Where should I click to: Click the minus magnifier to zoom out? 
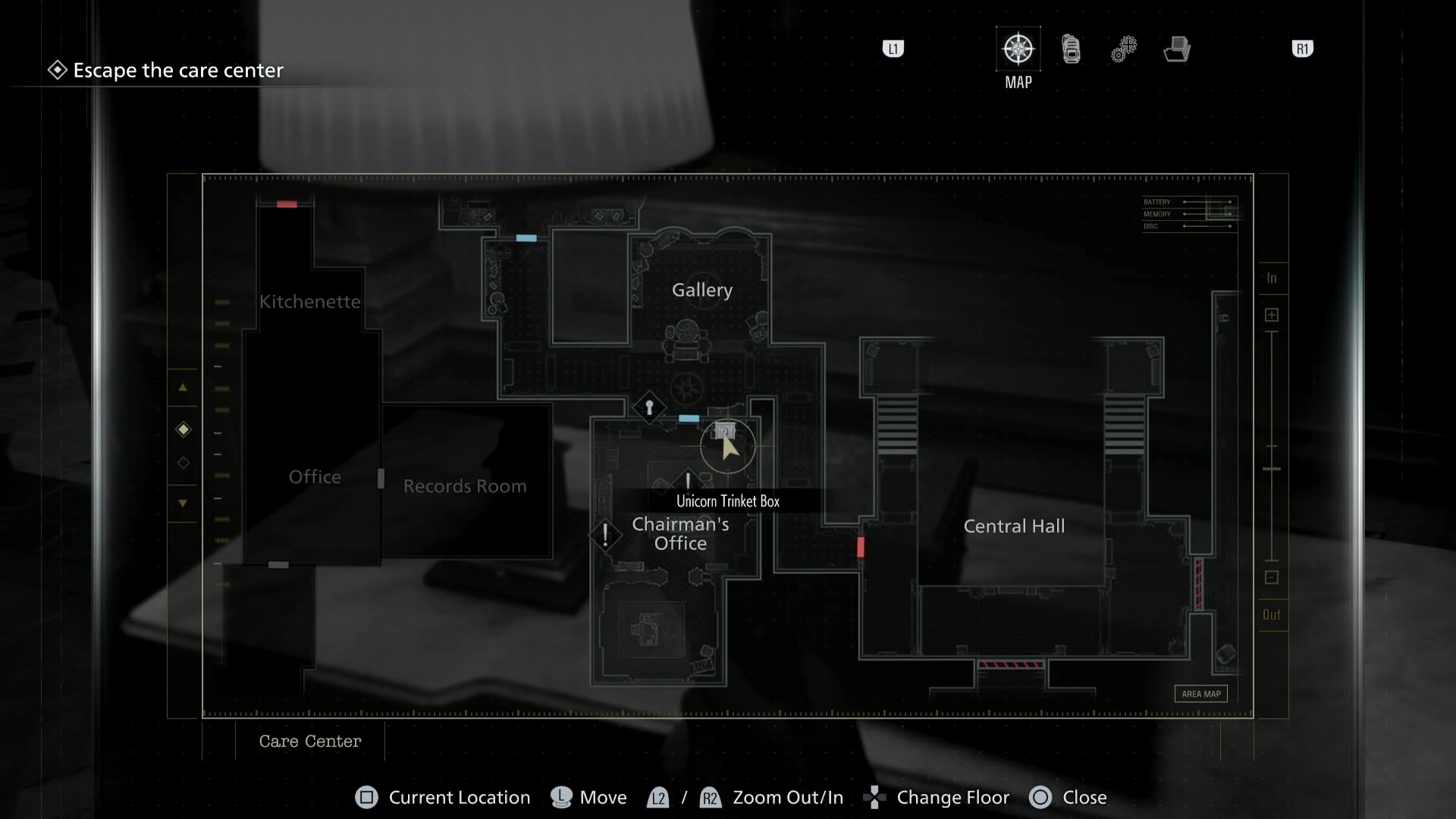click(1272, 577)
